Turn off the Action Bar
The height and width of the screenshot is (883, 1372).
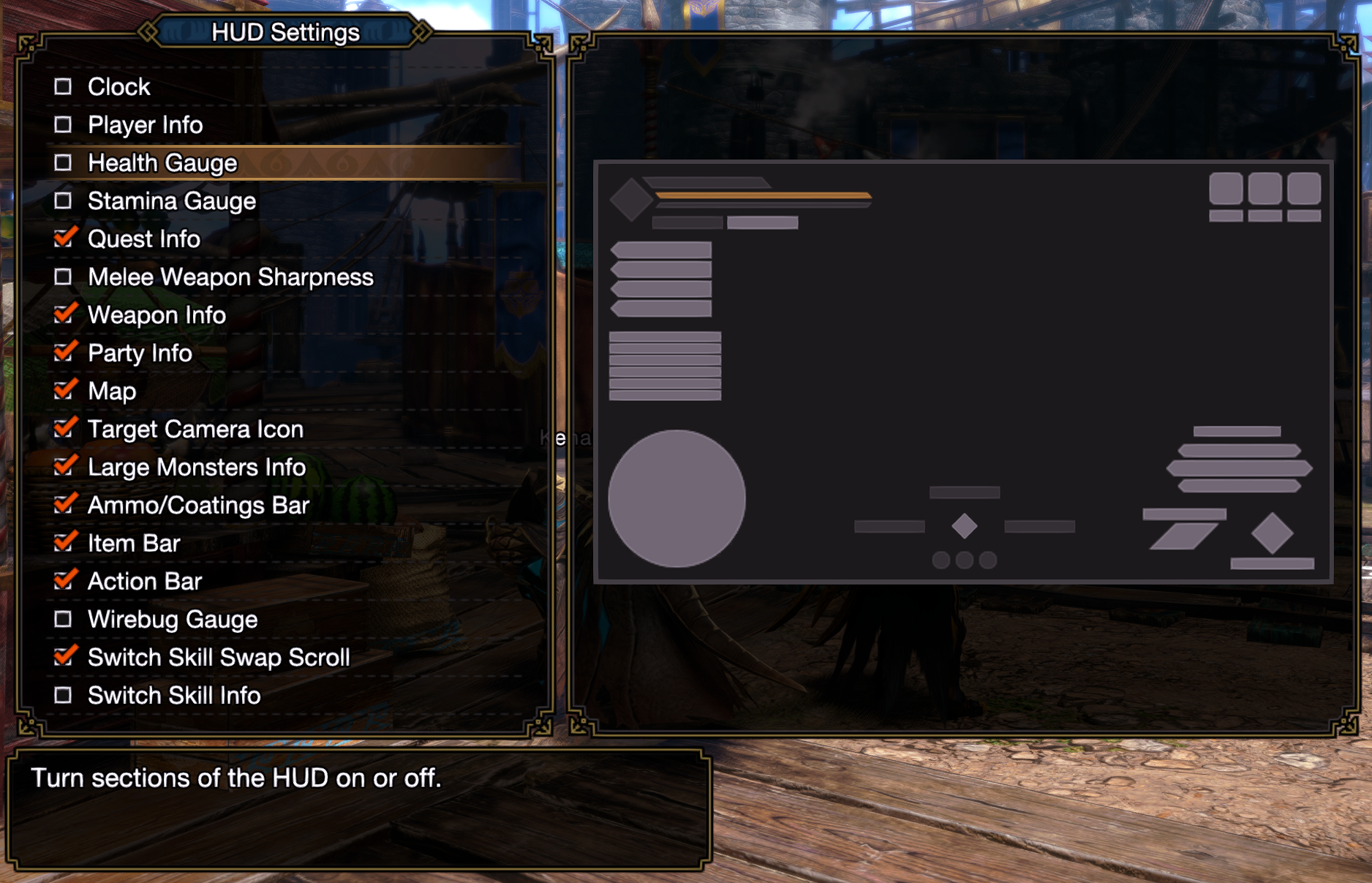click(x=64, y=582)
